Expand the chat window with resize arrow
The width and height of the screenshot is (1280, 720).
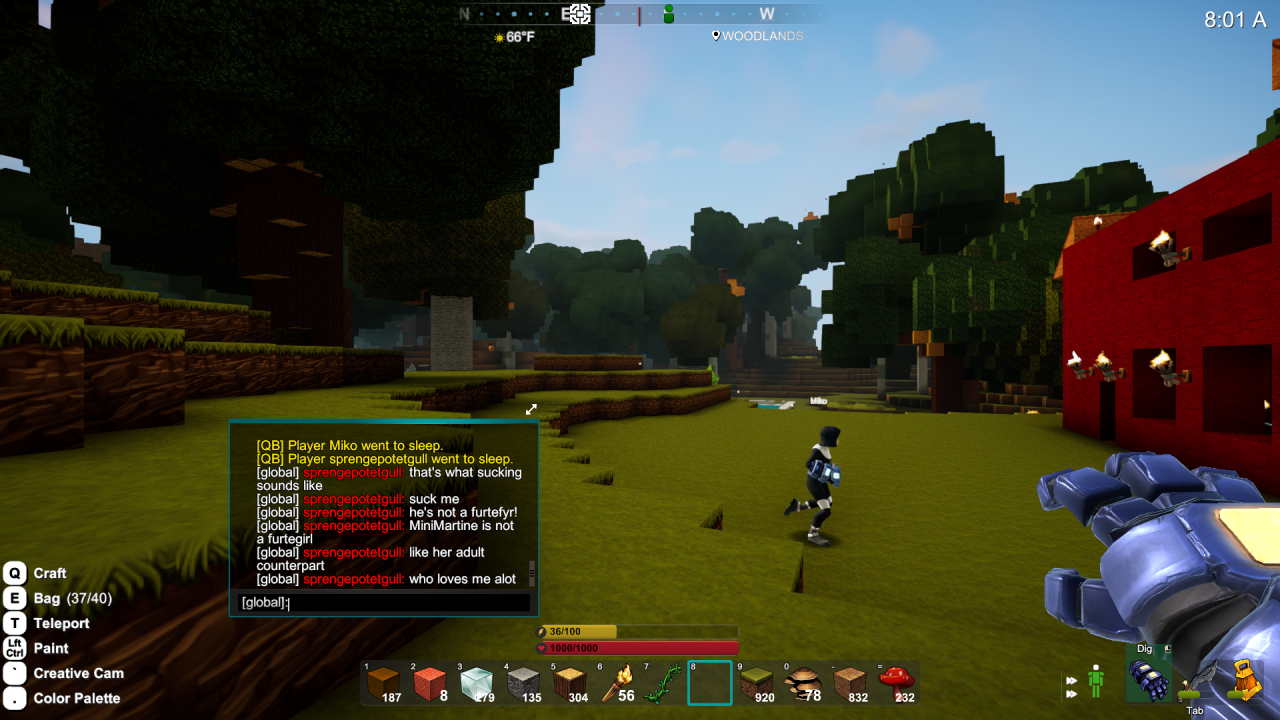point(532,409)
